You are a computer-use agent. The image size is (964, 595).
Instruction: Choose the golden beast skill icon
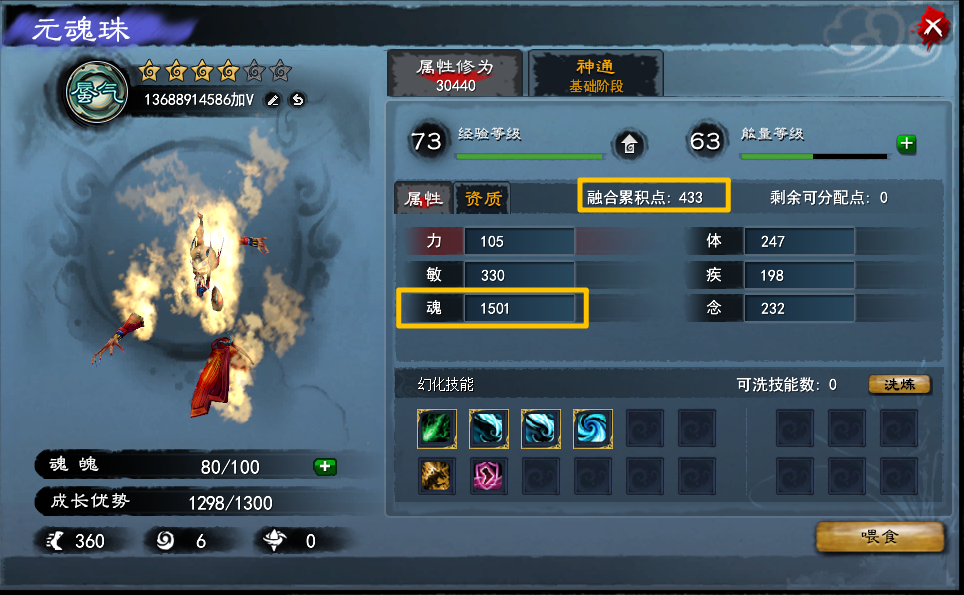click(437, 475)
